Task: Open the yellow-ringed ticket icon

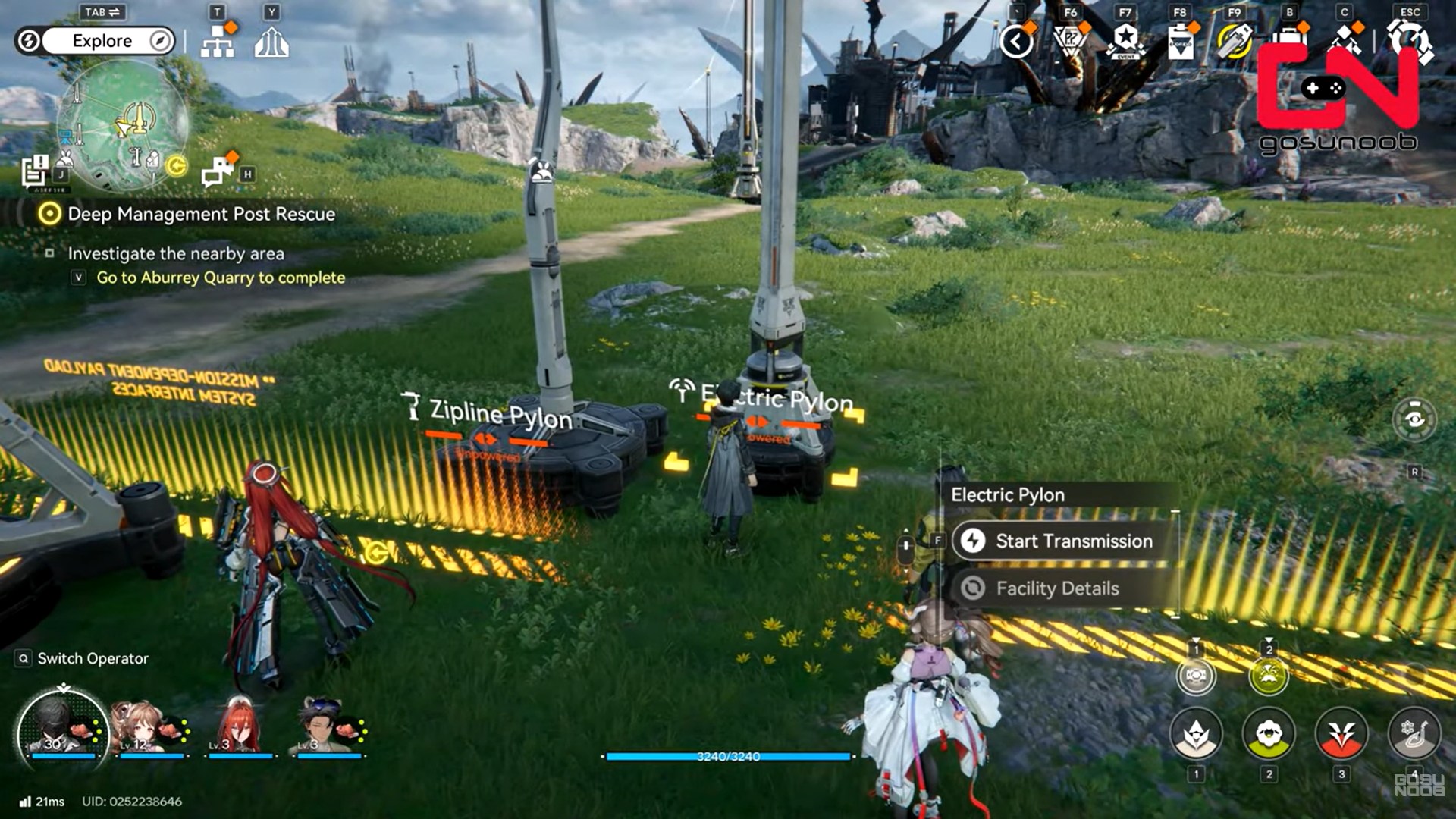Action: tap(1235, 42)
